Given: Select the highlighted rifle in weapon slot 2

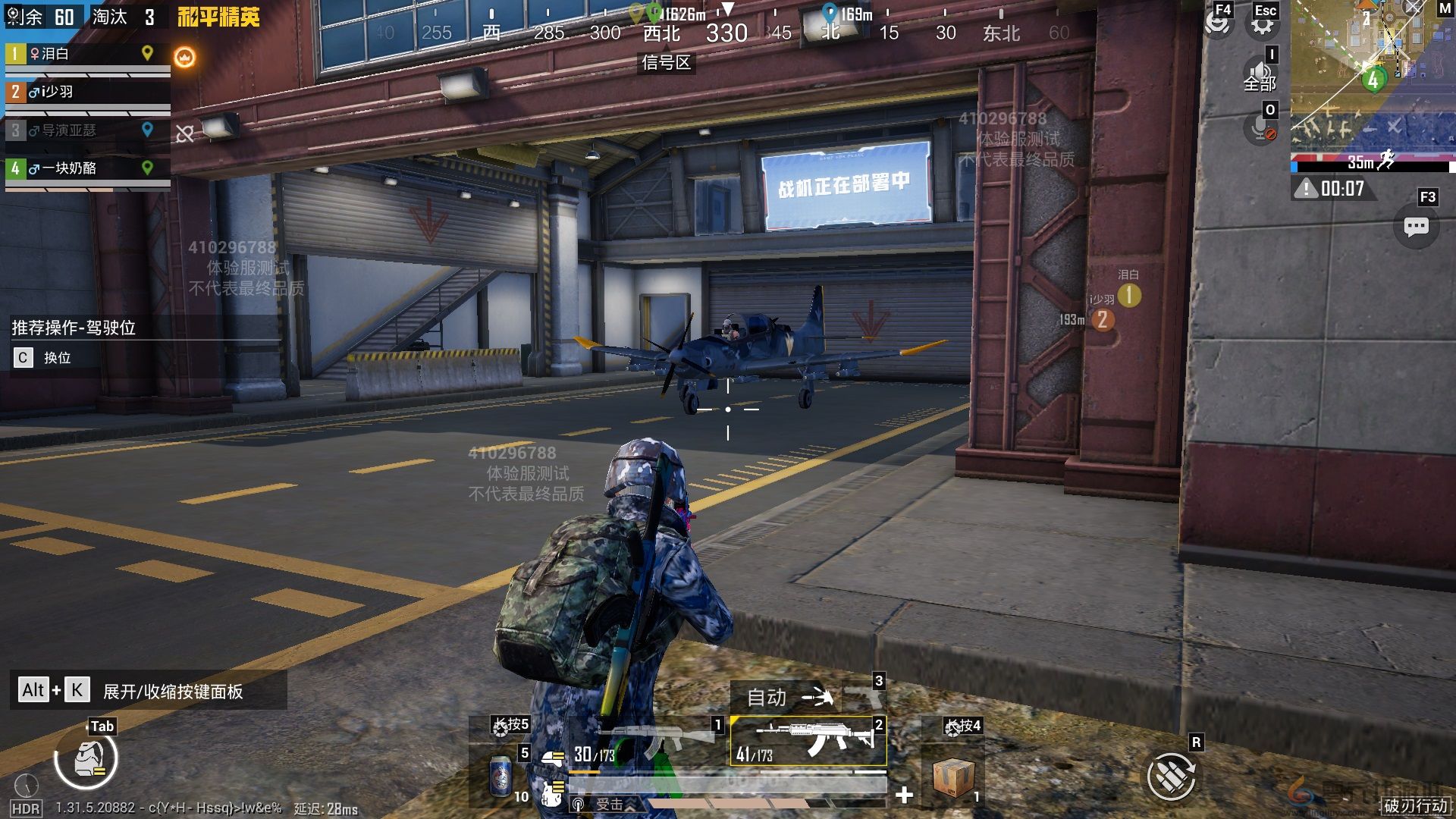Looking at the screenshot, I should (808, 740).
